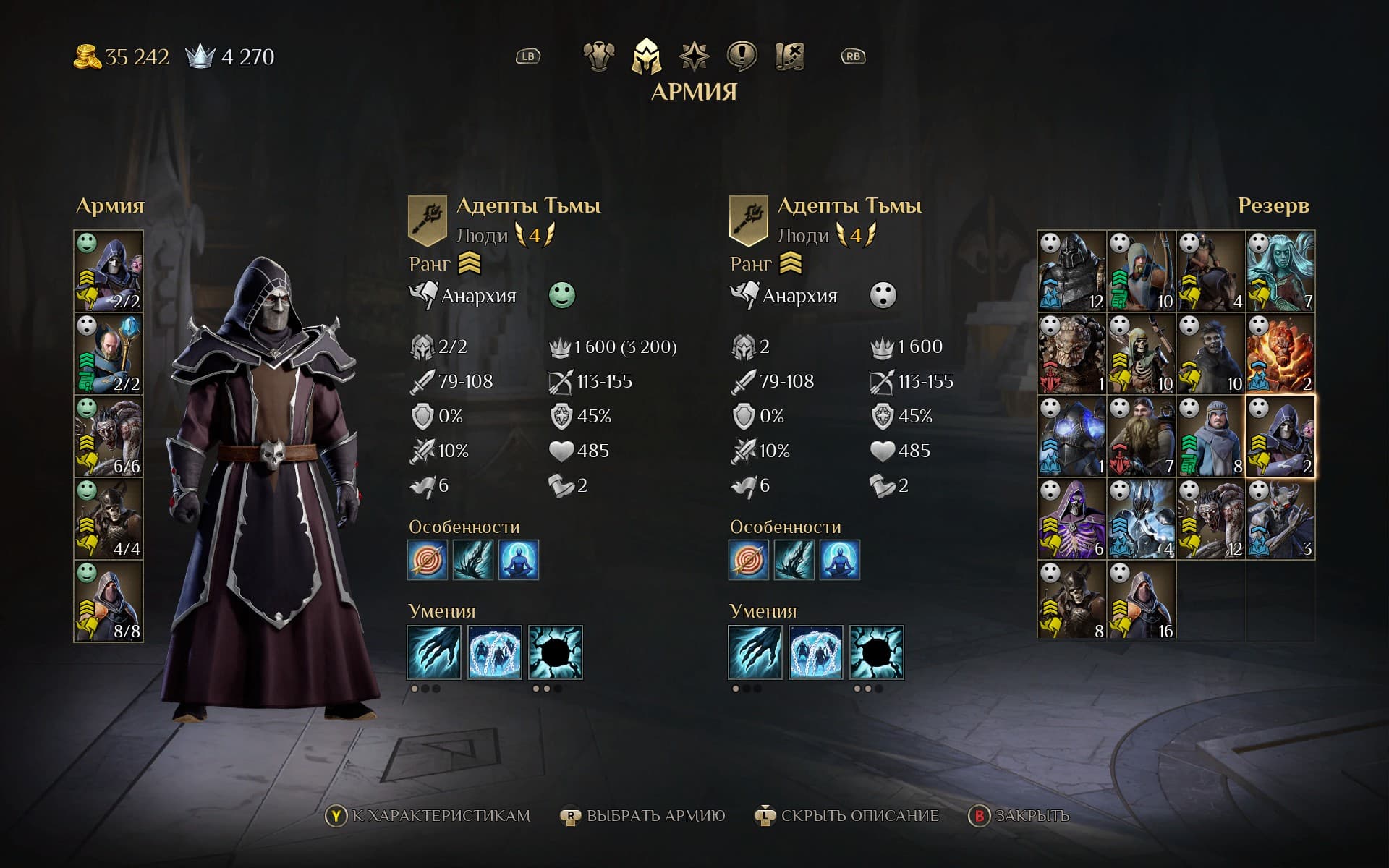Select the winged gargoyle reserve stack of 3

pos(1280,519)
